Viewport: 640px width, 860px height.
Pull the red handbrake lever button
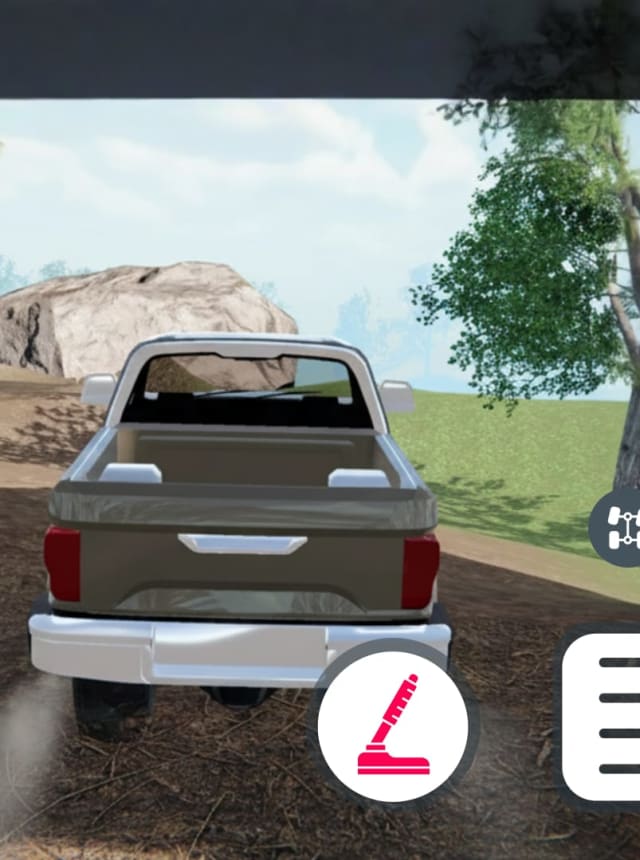point(393,724)
